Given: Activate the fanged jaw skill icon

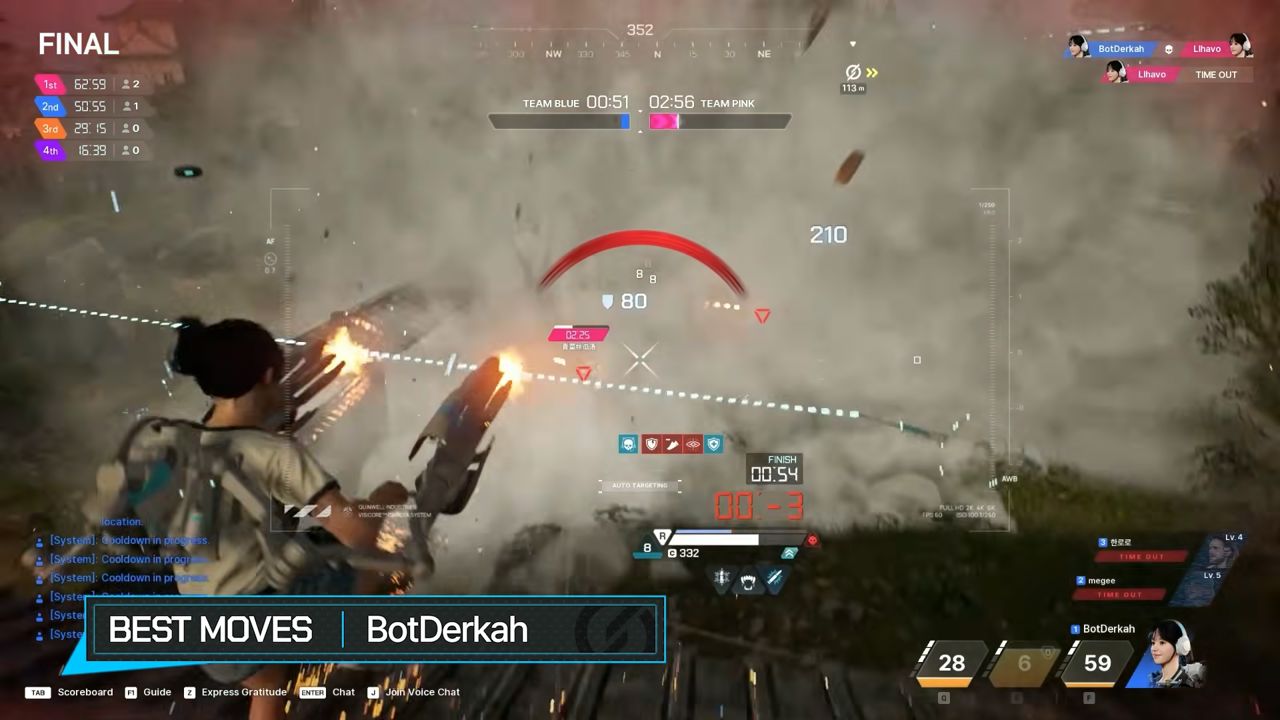Looking at the screenshot, I should pyautogui.click(x=746, y=579).
